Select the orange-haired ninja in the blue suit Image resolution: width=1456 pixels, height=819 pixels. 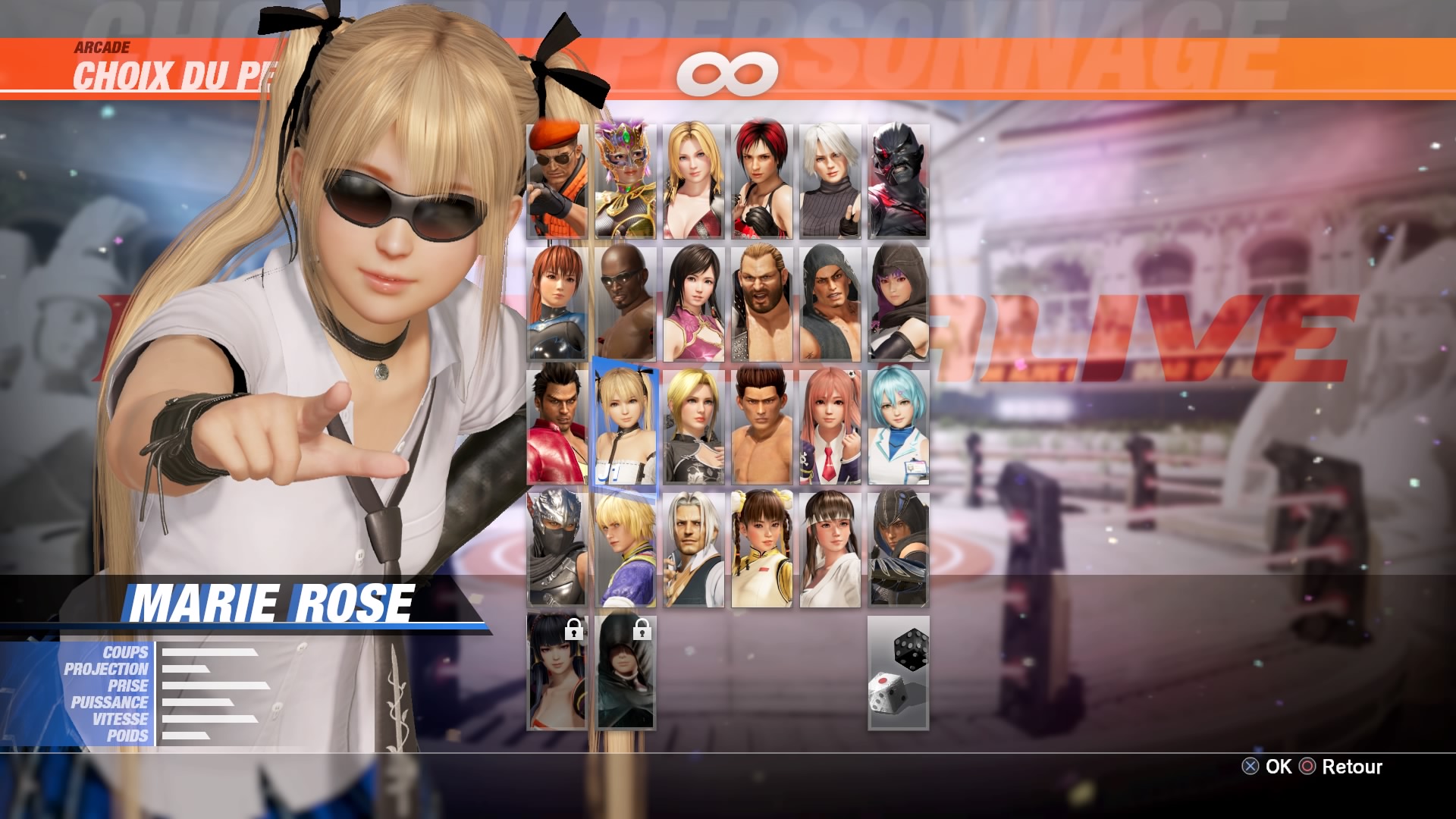coord(557,303)
